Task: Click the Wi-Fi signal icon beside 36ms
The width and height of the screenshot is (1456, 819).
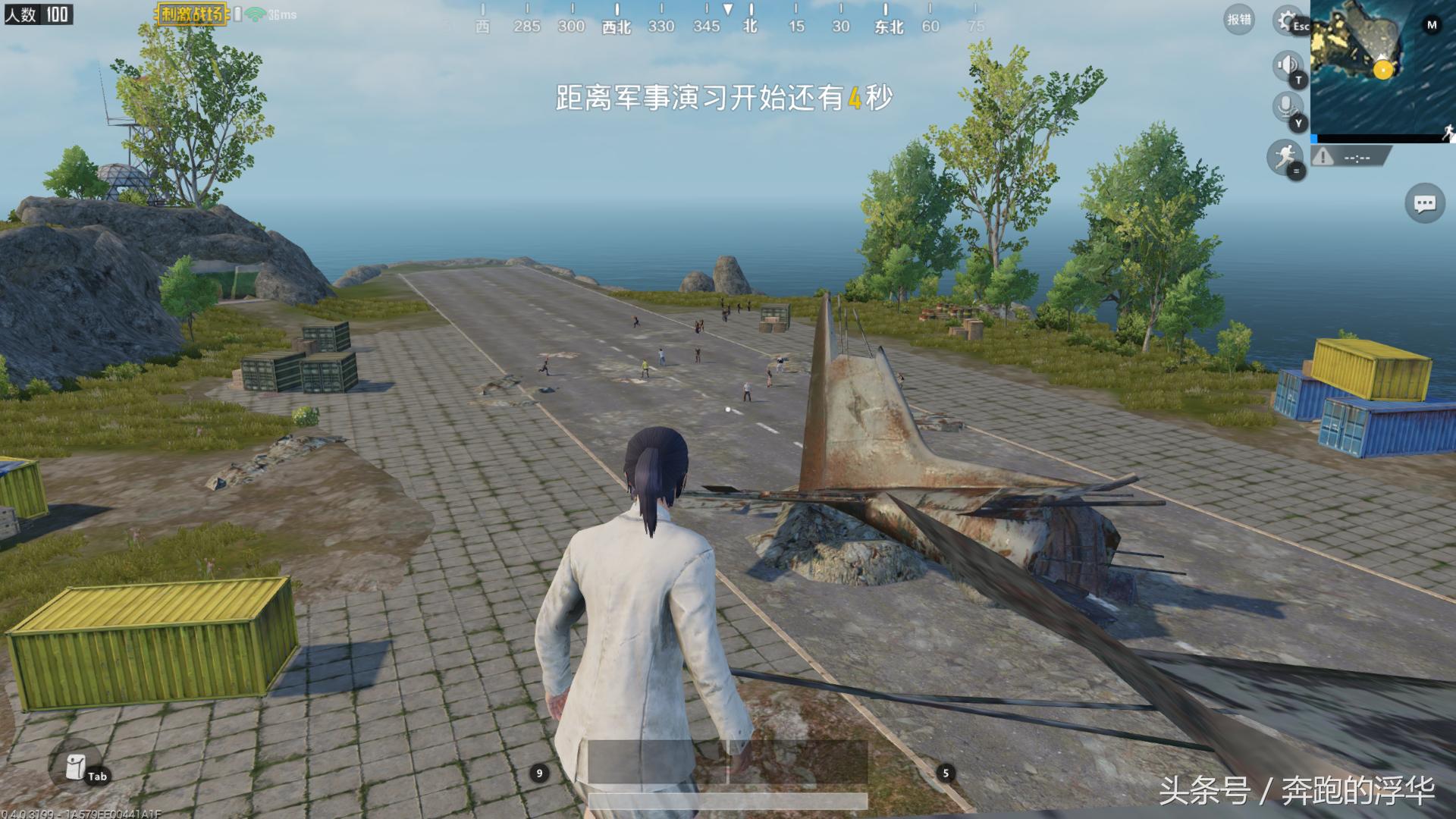Action: 256,14
